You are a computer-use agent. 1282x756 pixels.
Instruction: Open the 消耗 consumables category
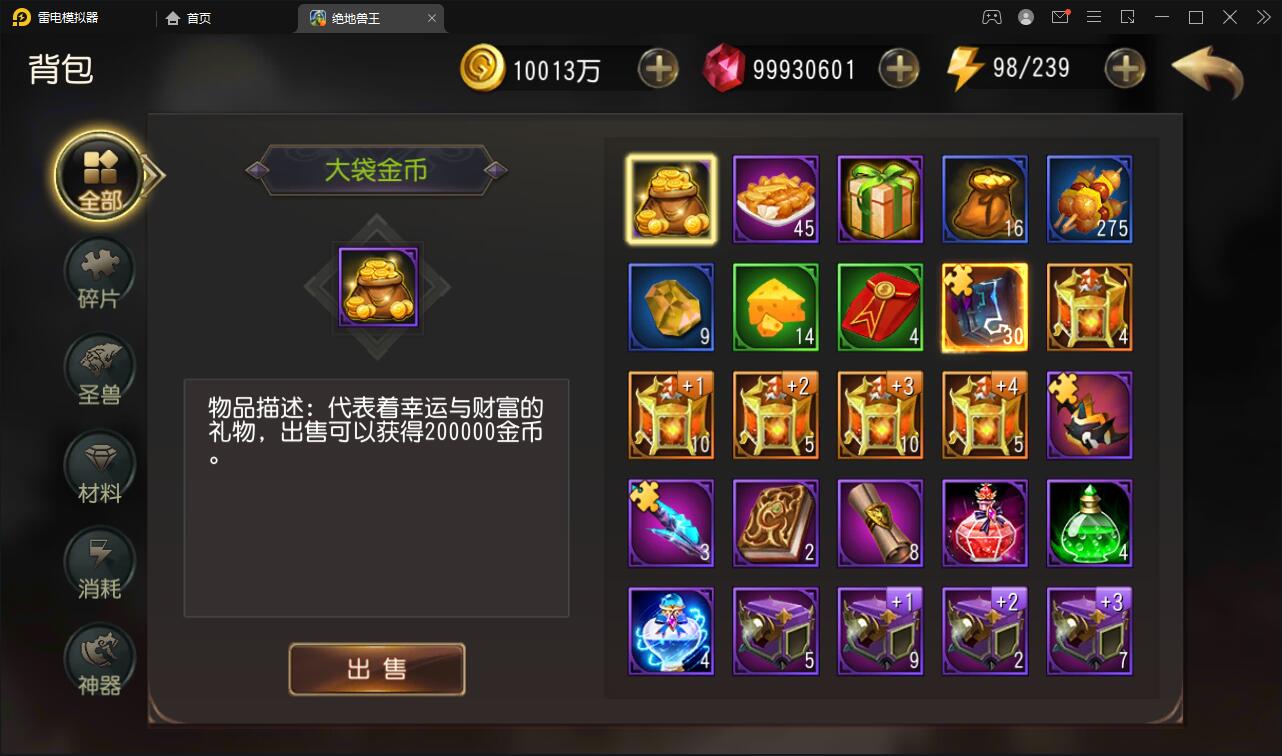97,563
